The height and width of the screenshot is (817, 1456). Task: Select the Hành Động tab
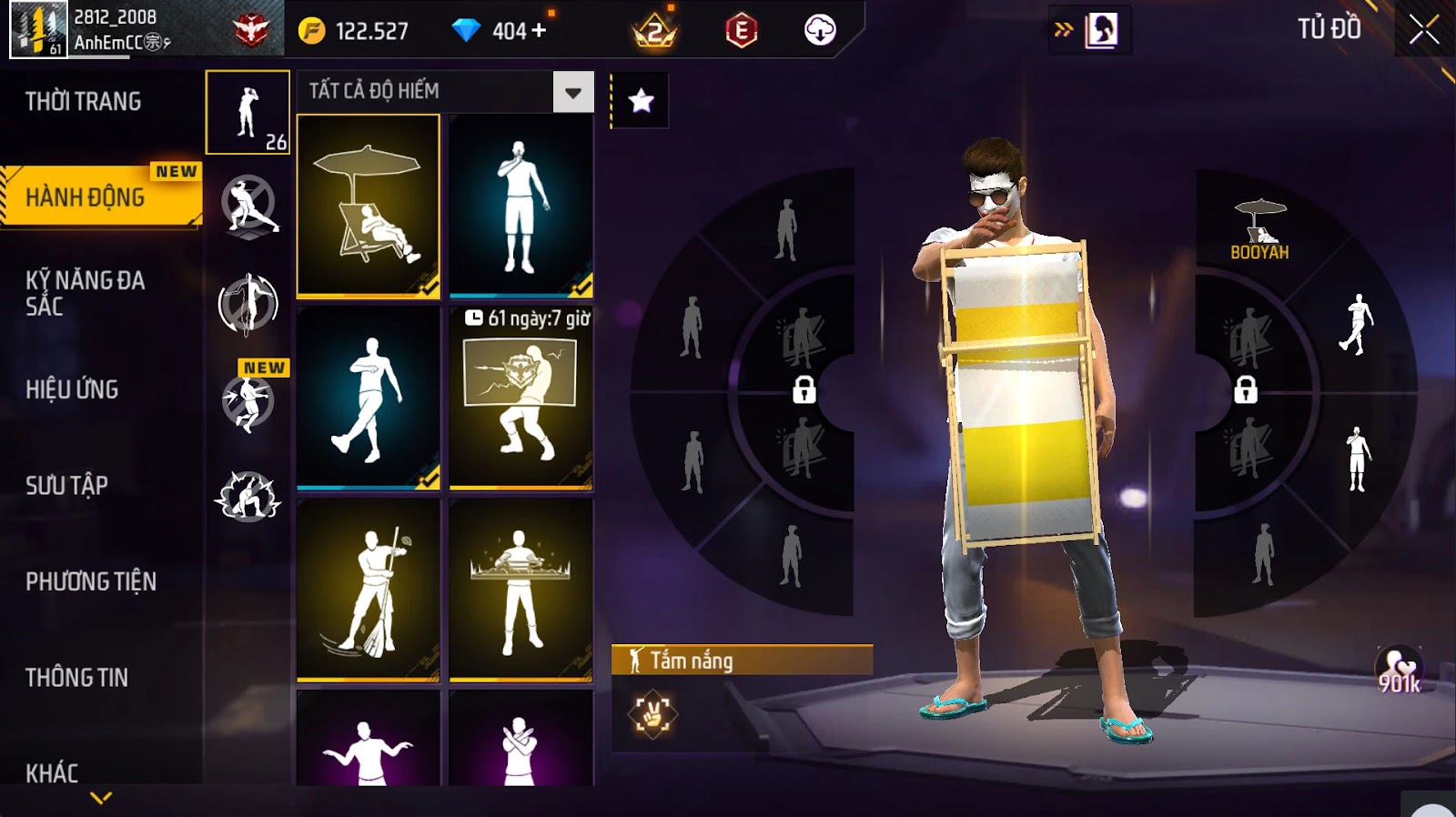tap(86, 197)
